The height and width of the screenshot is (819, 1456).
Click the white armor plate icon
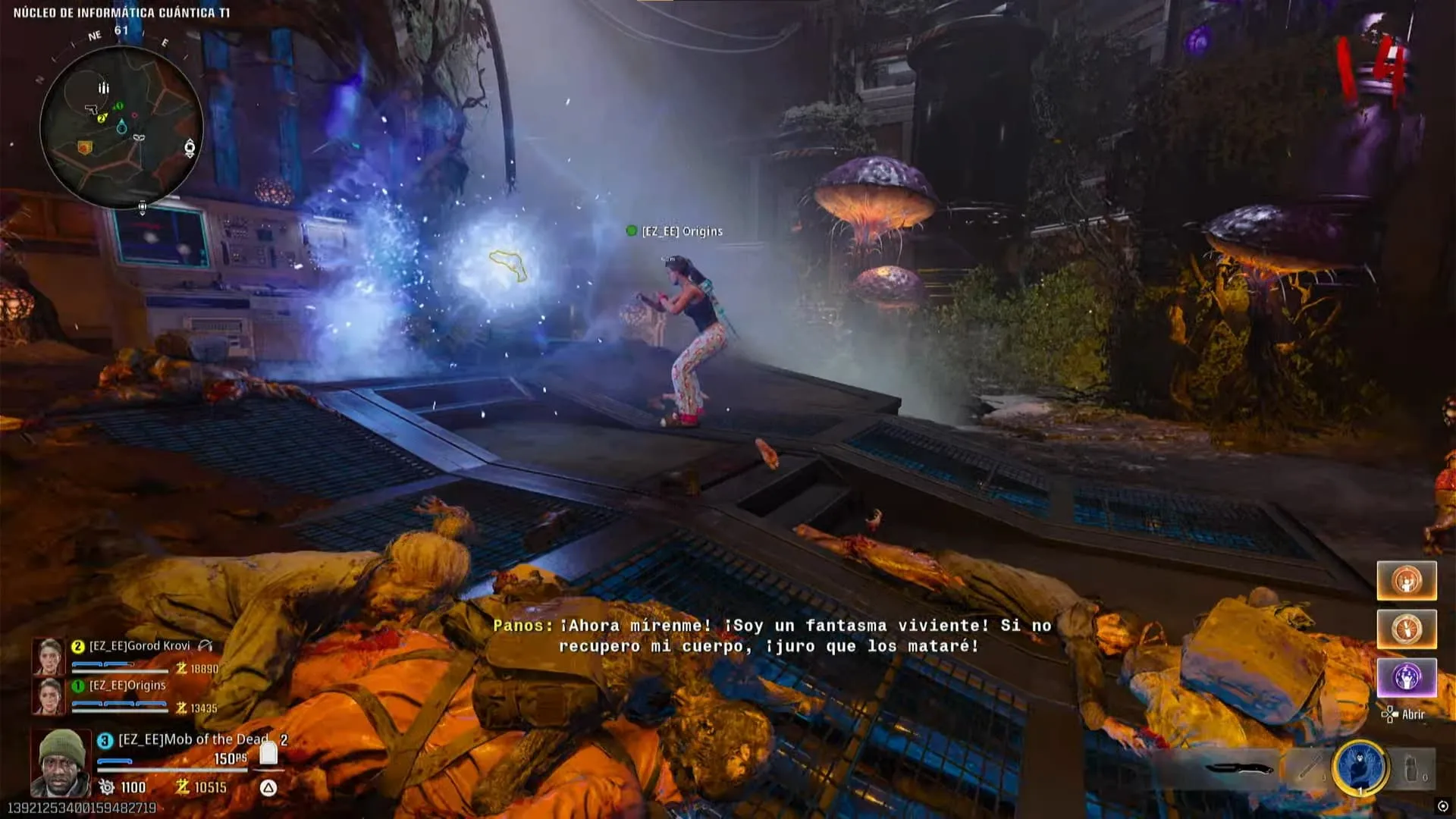pos(268,753)
